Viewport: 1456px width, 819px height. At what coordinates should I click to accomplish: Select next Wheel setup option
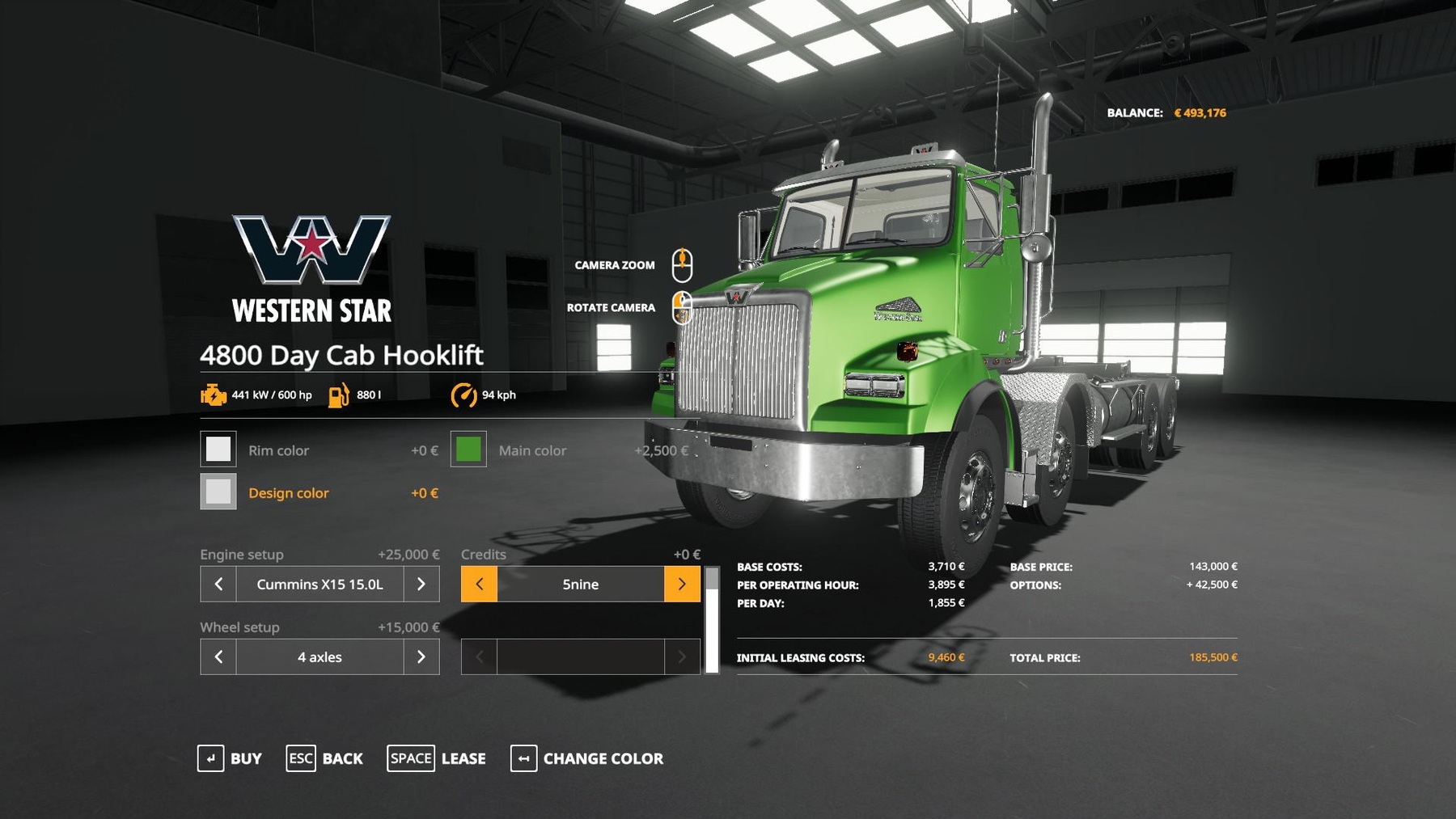pos(421,656)
